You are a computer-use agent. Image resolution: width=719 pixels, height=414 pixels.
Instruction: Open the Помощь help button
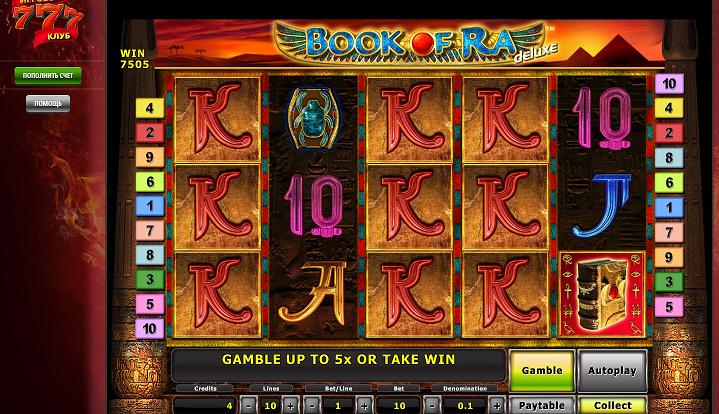[x=48, y=103]
